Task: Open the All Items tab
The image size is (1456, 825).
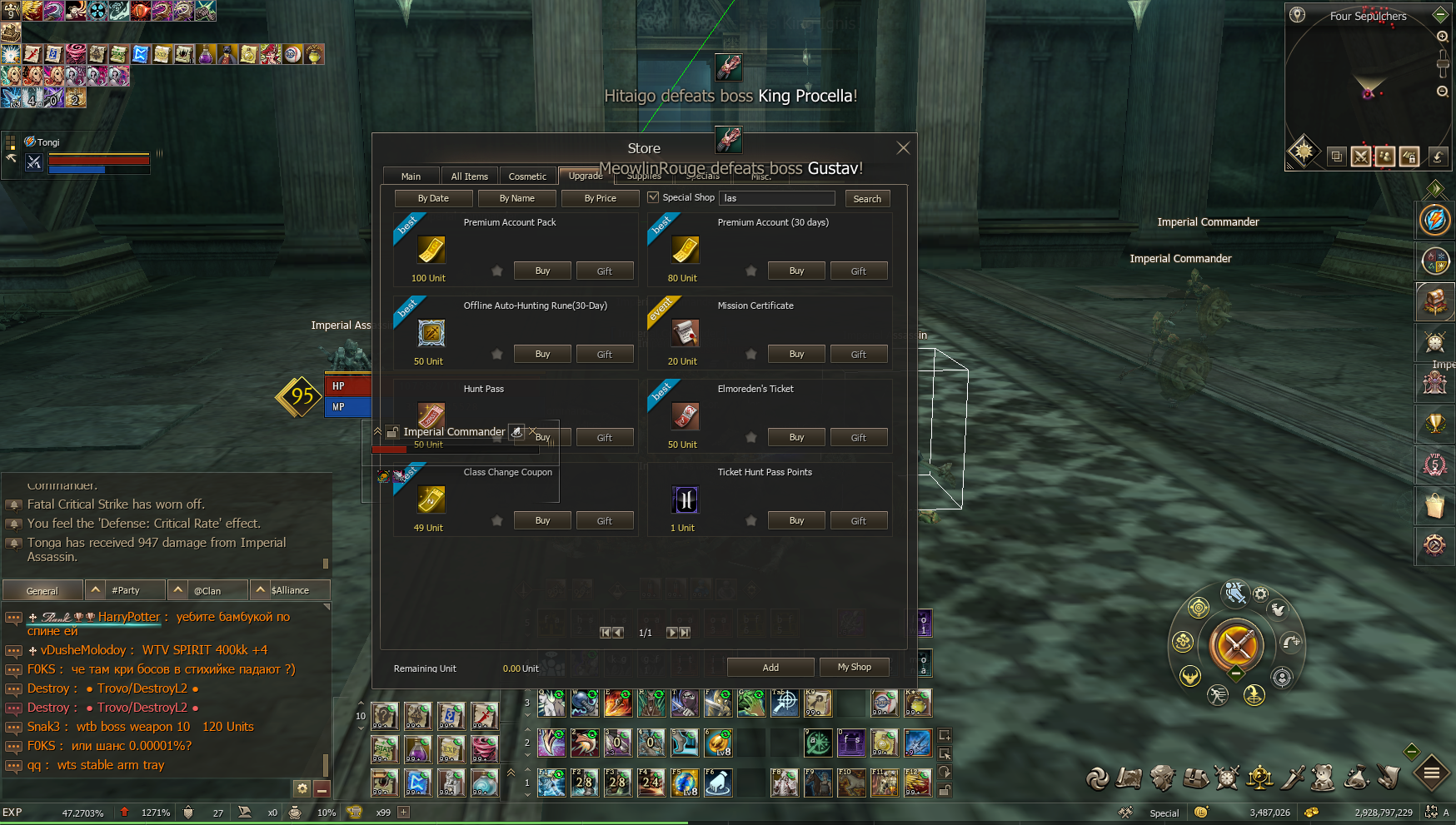Action: [x=469, y=176]
